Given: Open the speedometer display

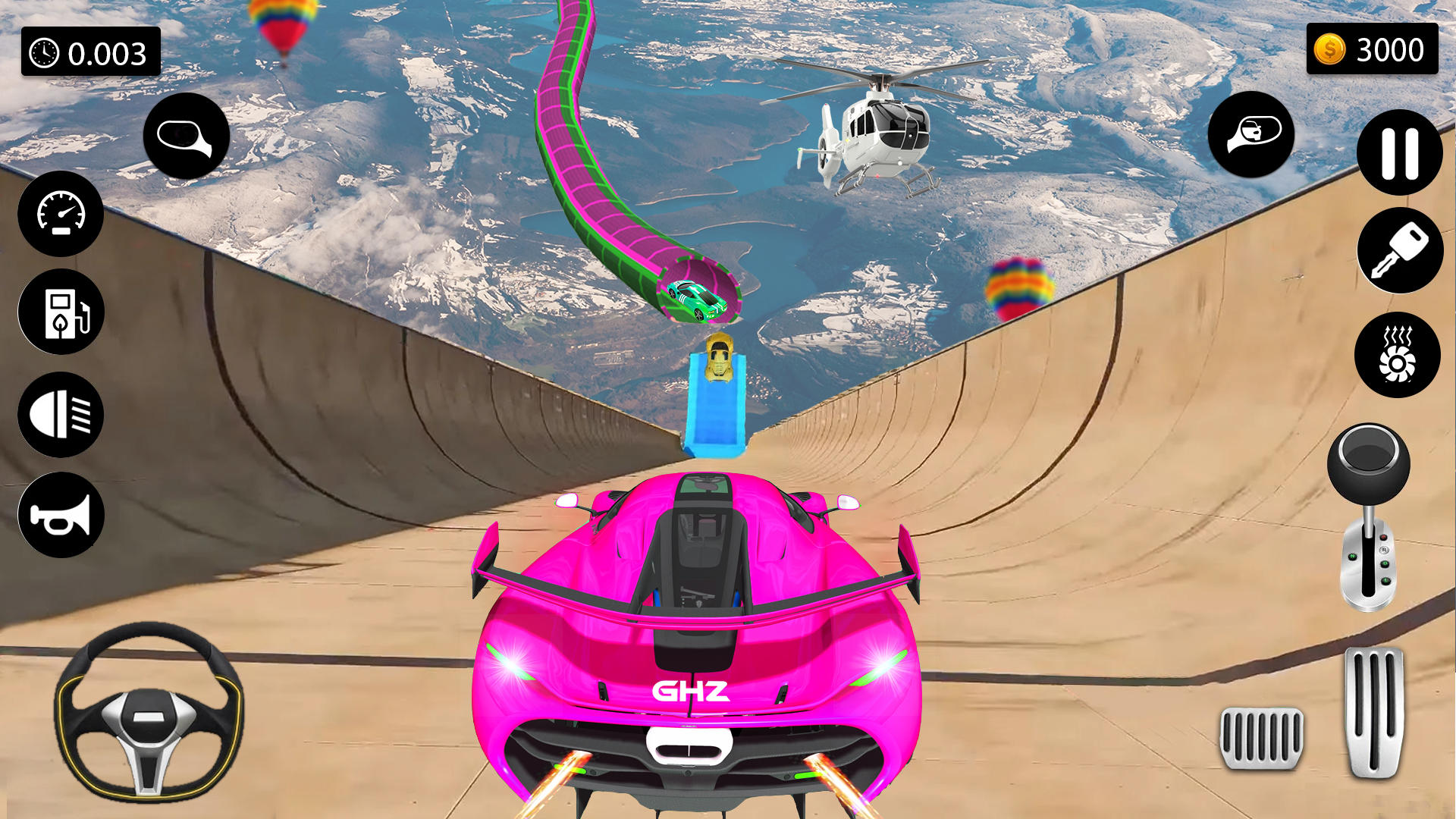Looking at the screenshot, I should coord(61,215).
